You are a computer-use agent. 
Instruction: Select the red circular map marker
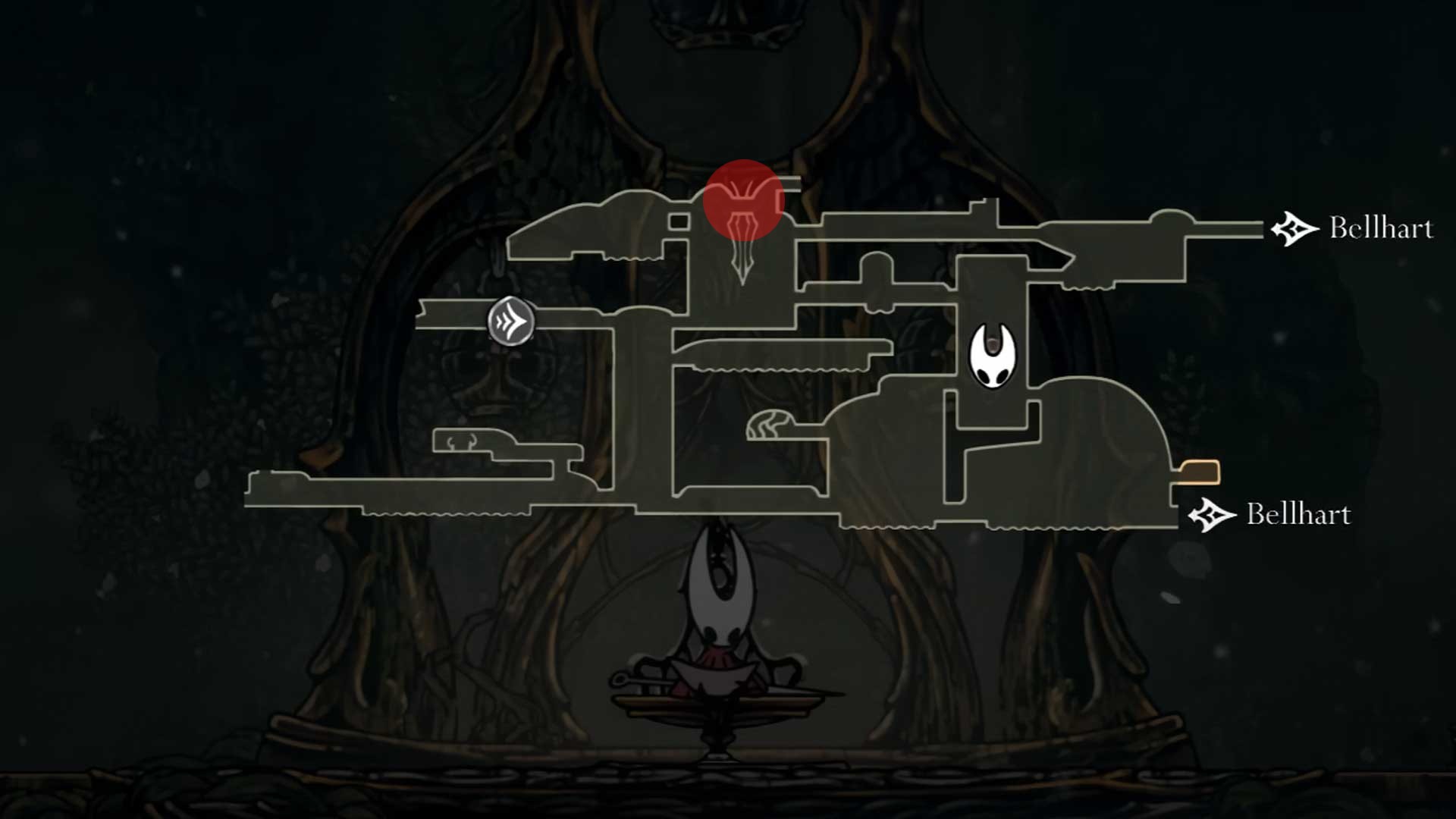point(742,200)
